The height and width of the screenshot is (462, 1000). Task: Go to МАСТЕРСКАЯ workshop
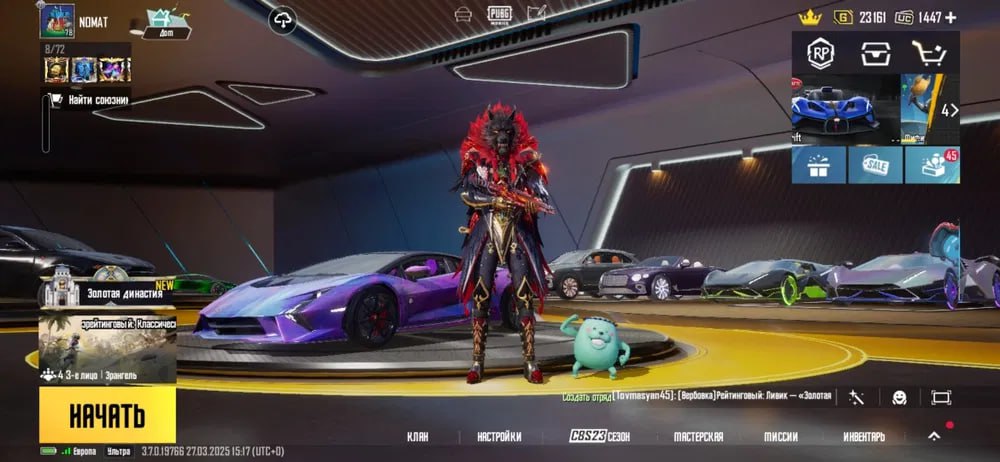698,437
